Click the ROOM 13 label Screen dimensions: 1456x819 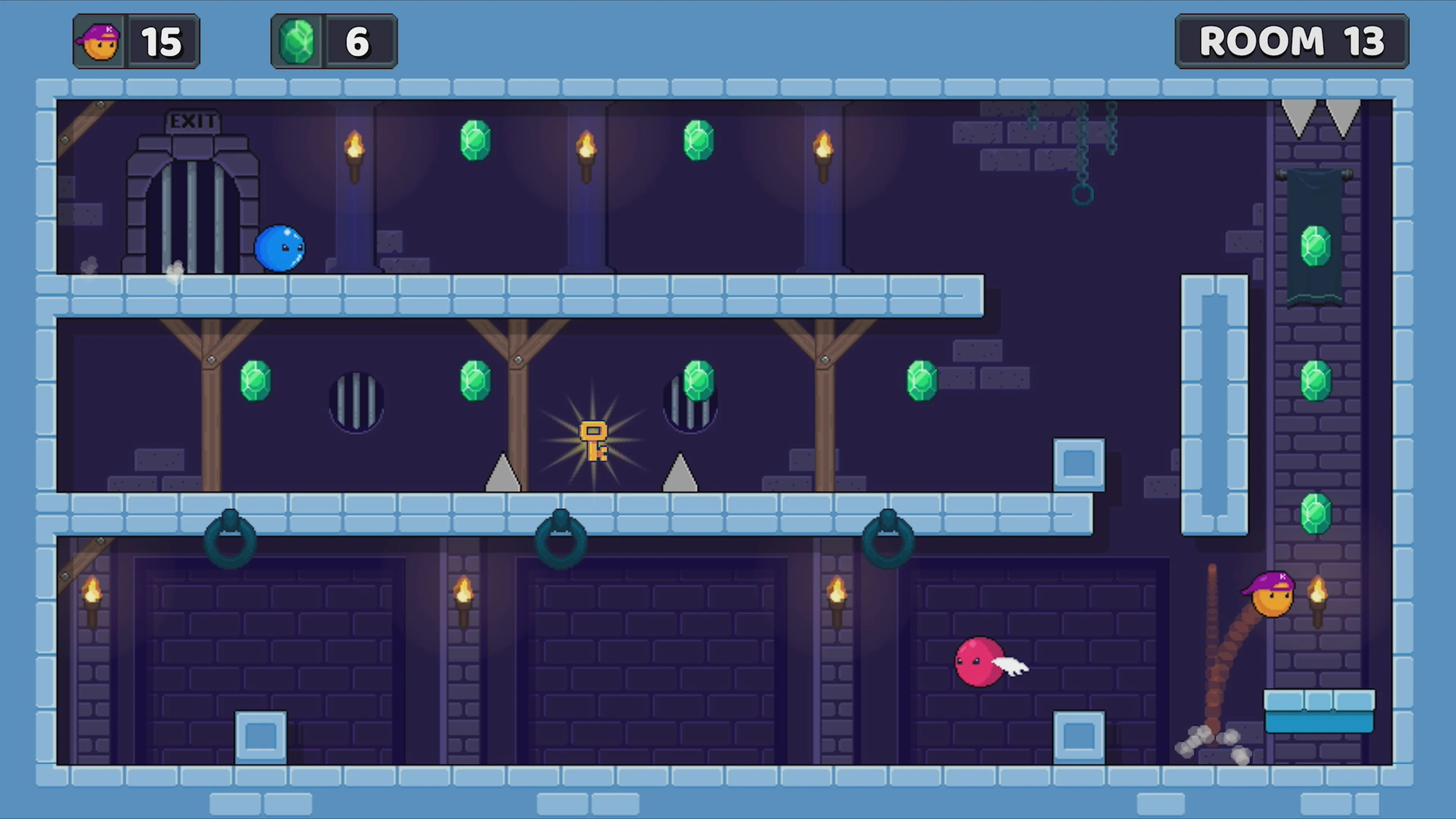[x=1291, y=40]
